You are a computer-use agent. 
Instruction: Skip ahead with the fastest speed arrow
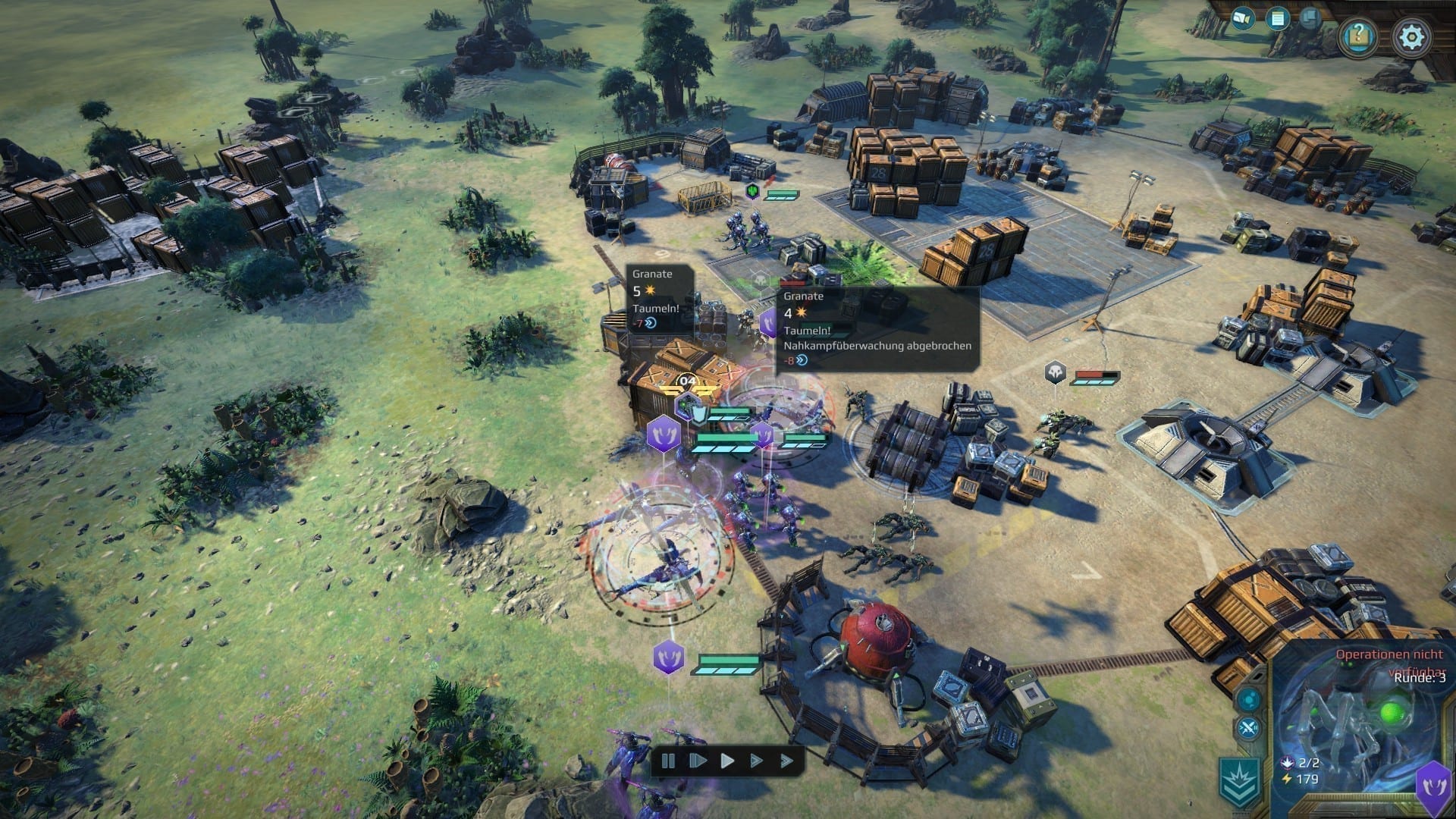pos(786,760)
